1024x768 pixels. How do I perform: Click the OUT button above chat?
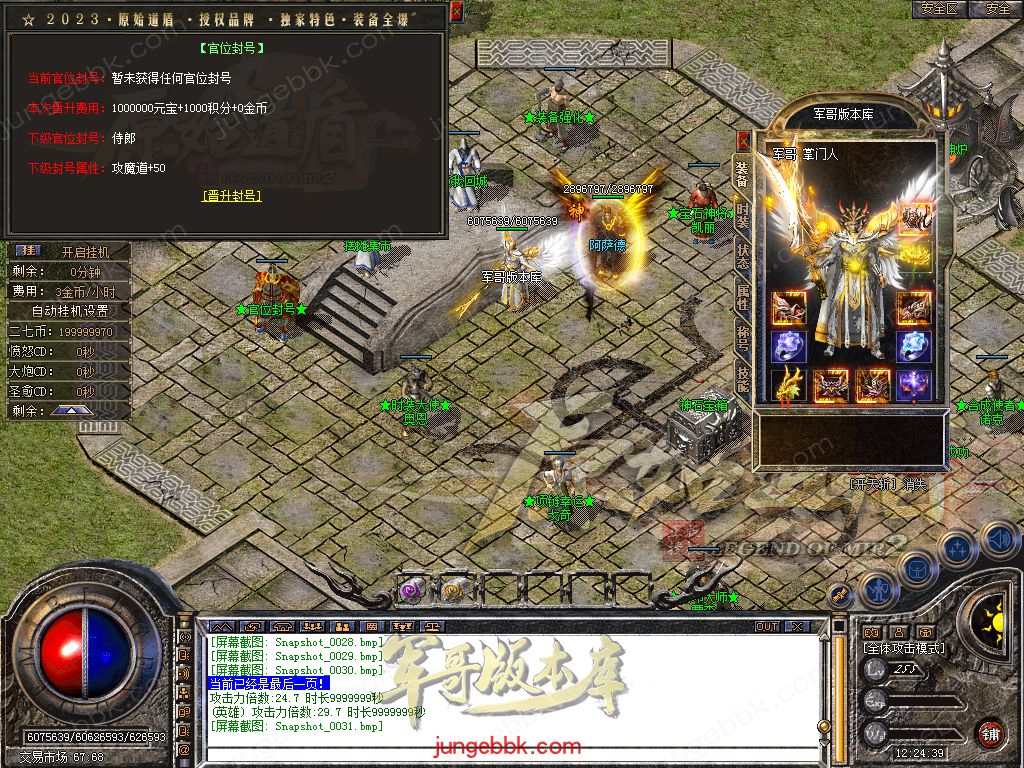(x=766, y=626)
